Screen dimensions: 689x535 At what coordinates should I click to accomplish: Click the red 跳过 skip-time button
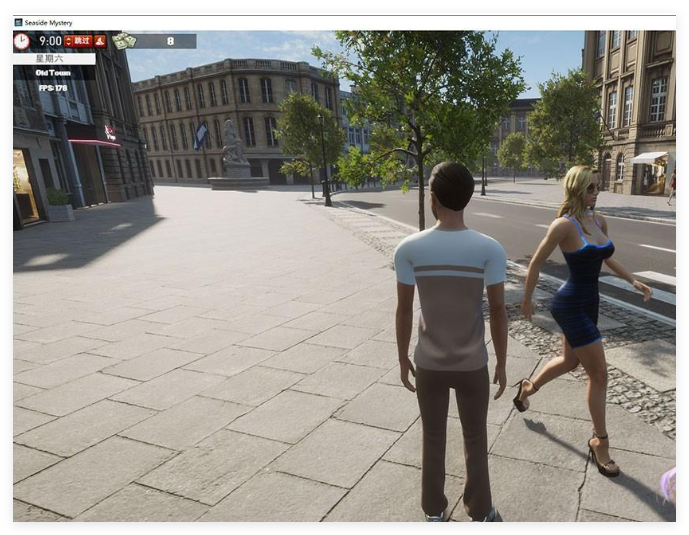(79, 41)
